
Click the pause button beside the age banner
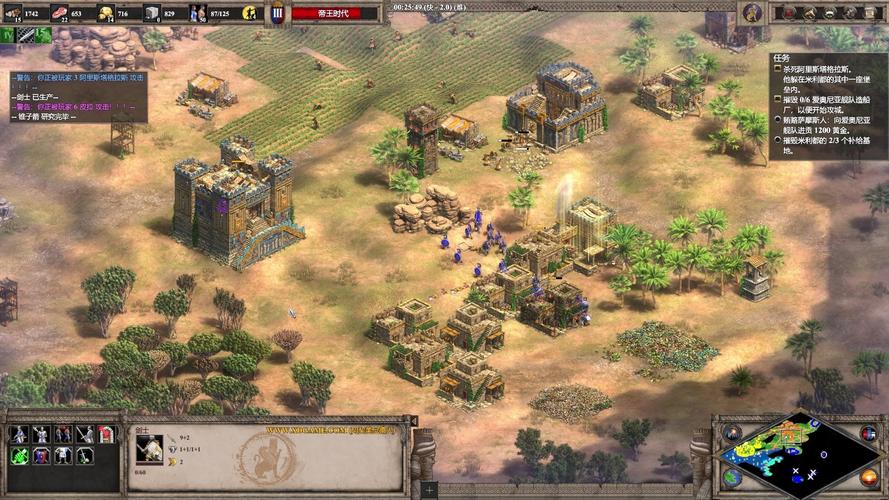coord(278,14)
